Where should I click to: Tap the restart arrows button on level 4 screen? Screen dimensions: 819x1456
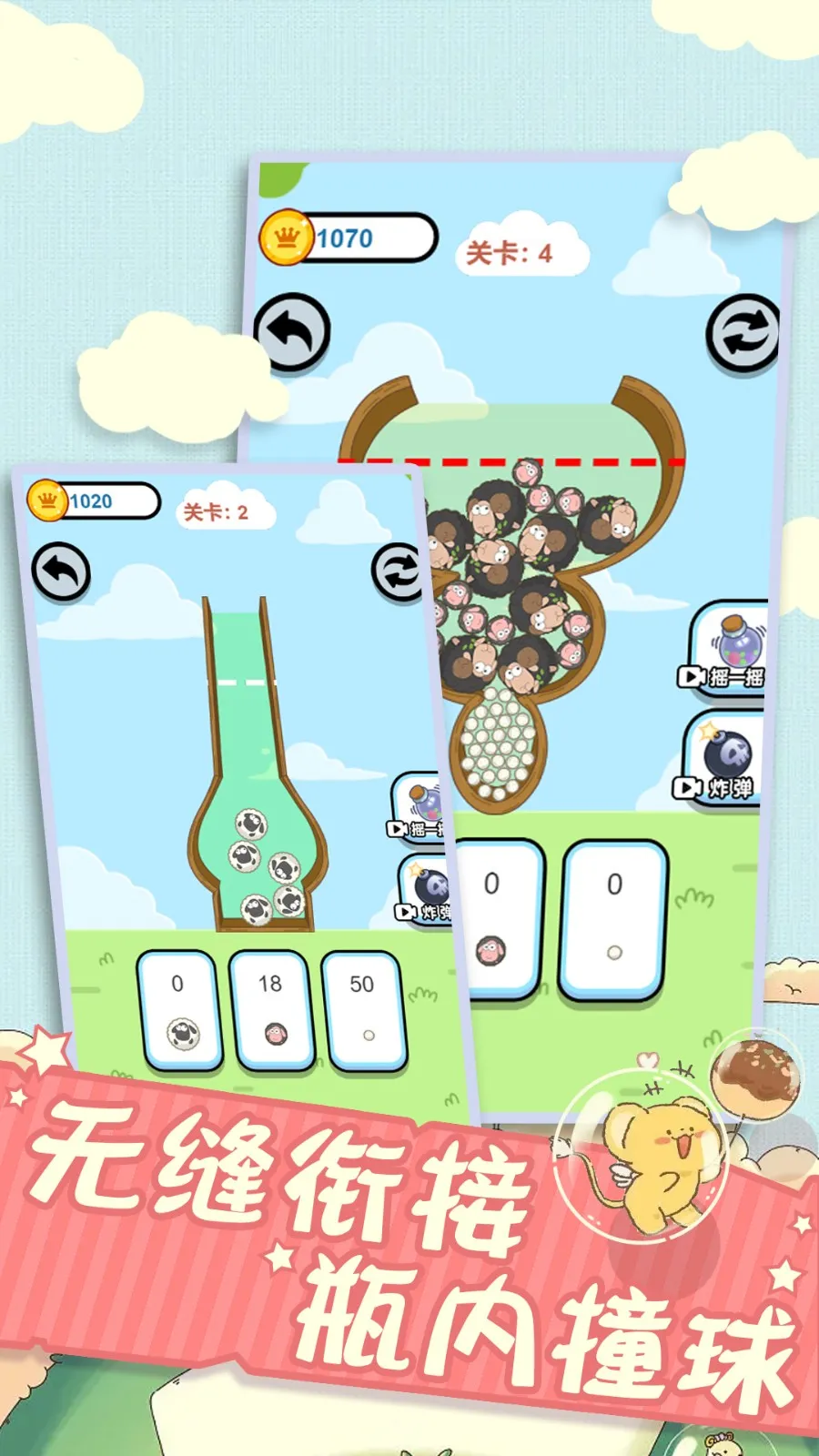tap(743, 334)
